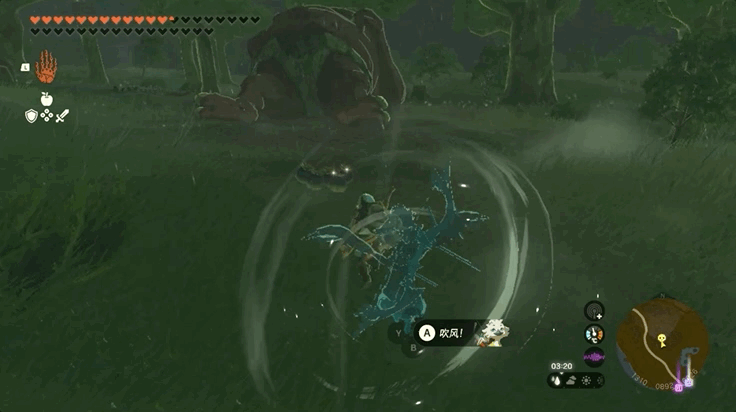Activate Tulin's wind gust portrait prompt
736x412 pixels.
point(489,332)
